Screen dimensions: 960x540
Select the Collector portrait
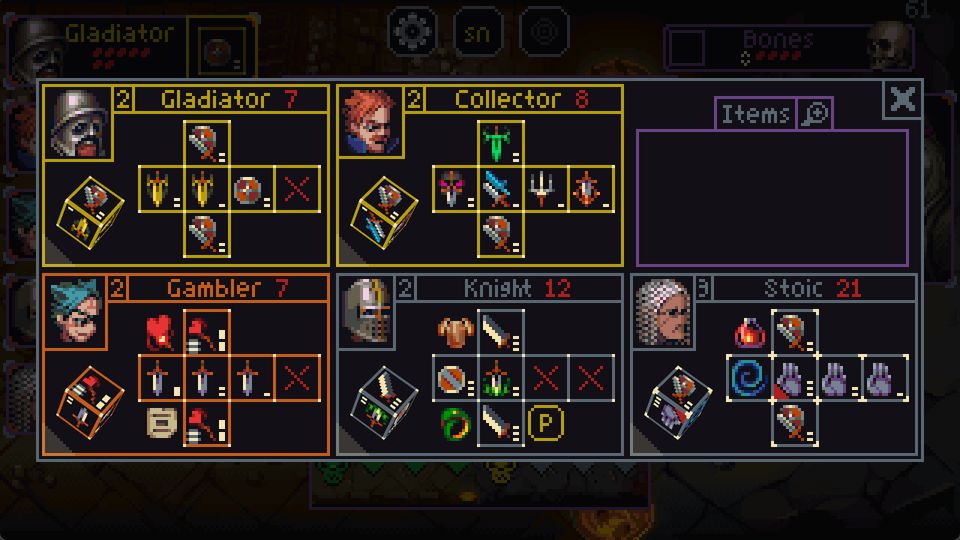[371, 123]
